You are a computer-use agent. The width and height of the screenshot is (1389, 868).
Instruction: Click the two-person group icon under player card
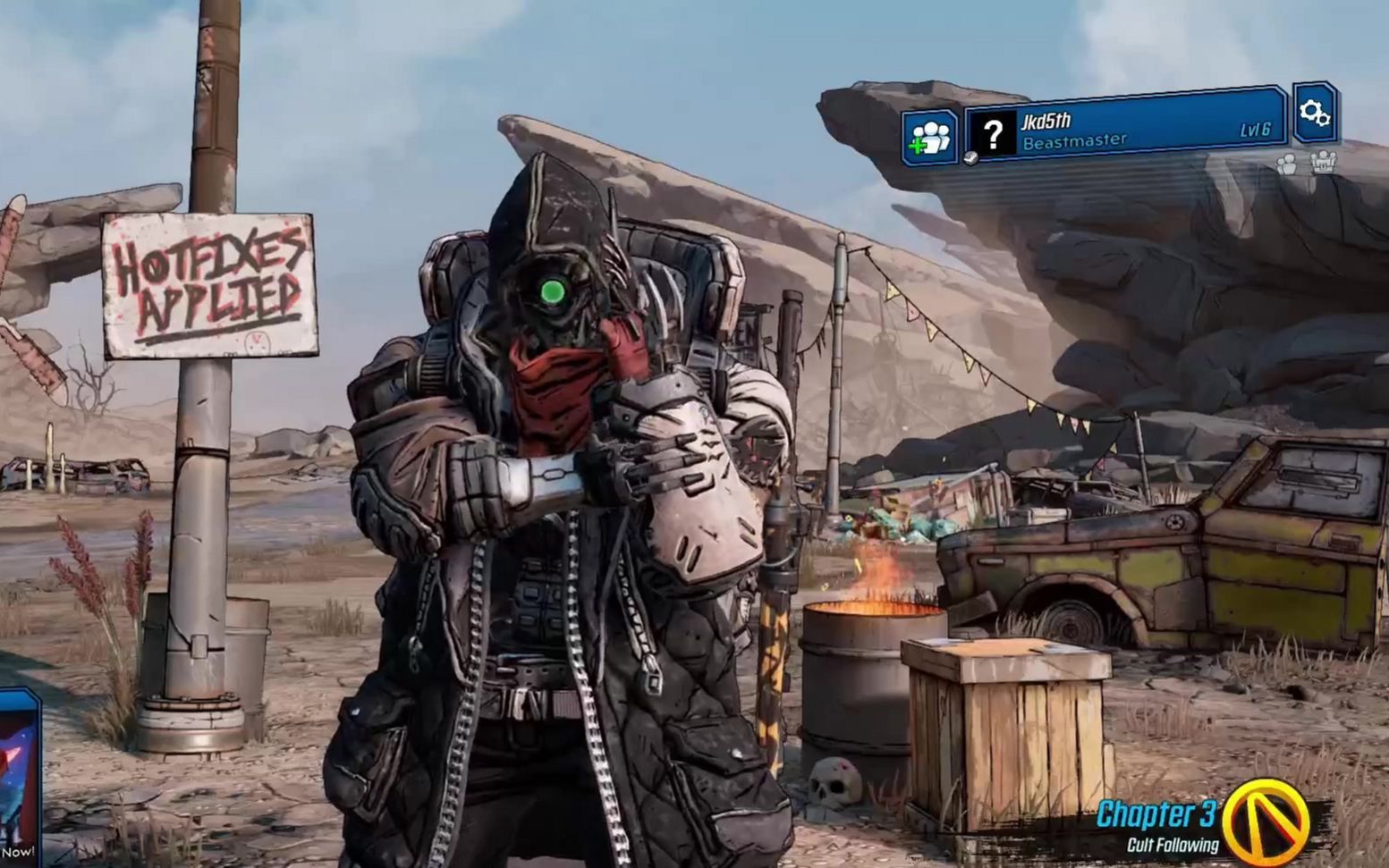coord(1287,164)
